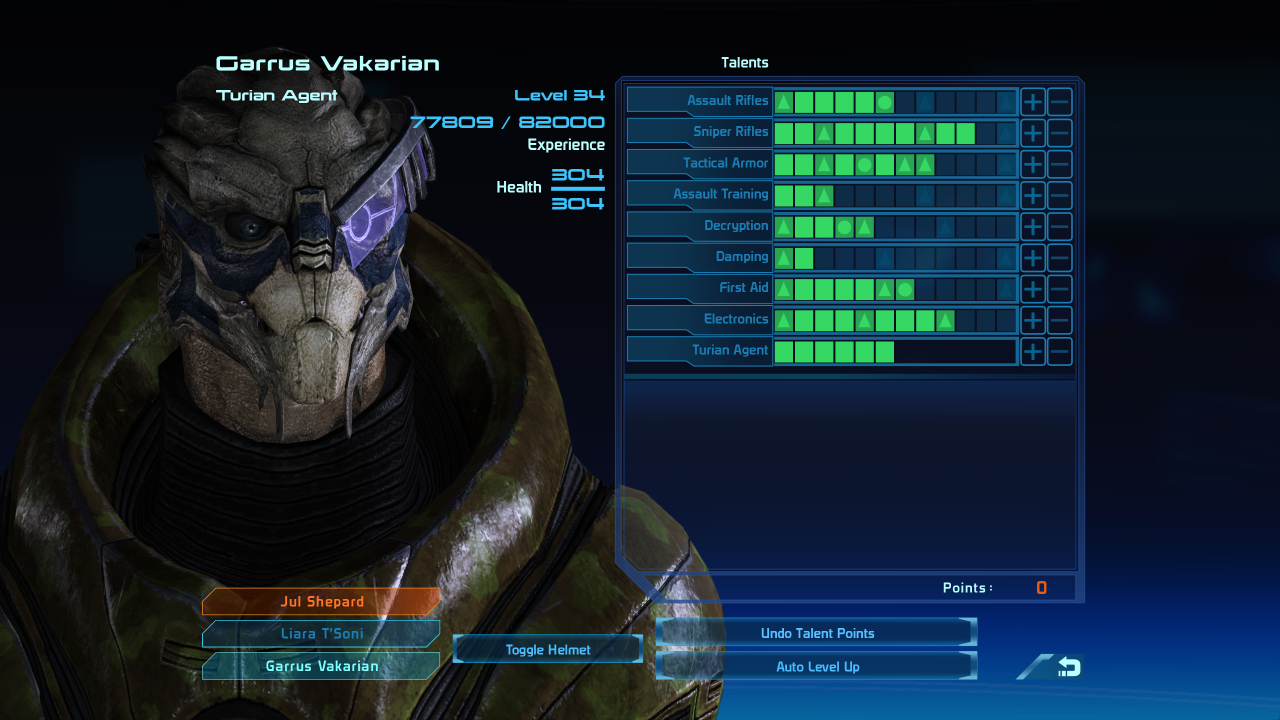Add a point to First Aid
The image size is (1280, 720).
[x=1032, y=288]
